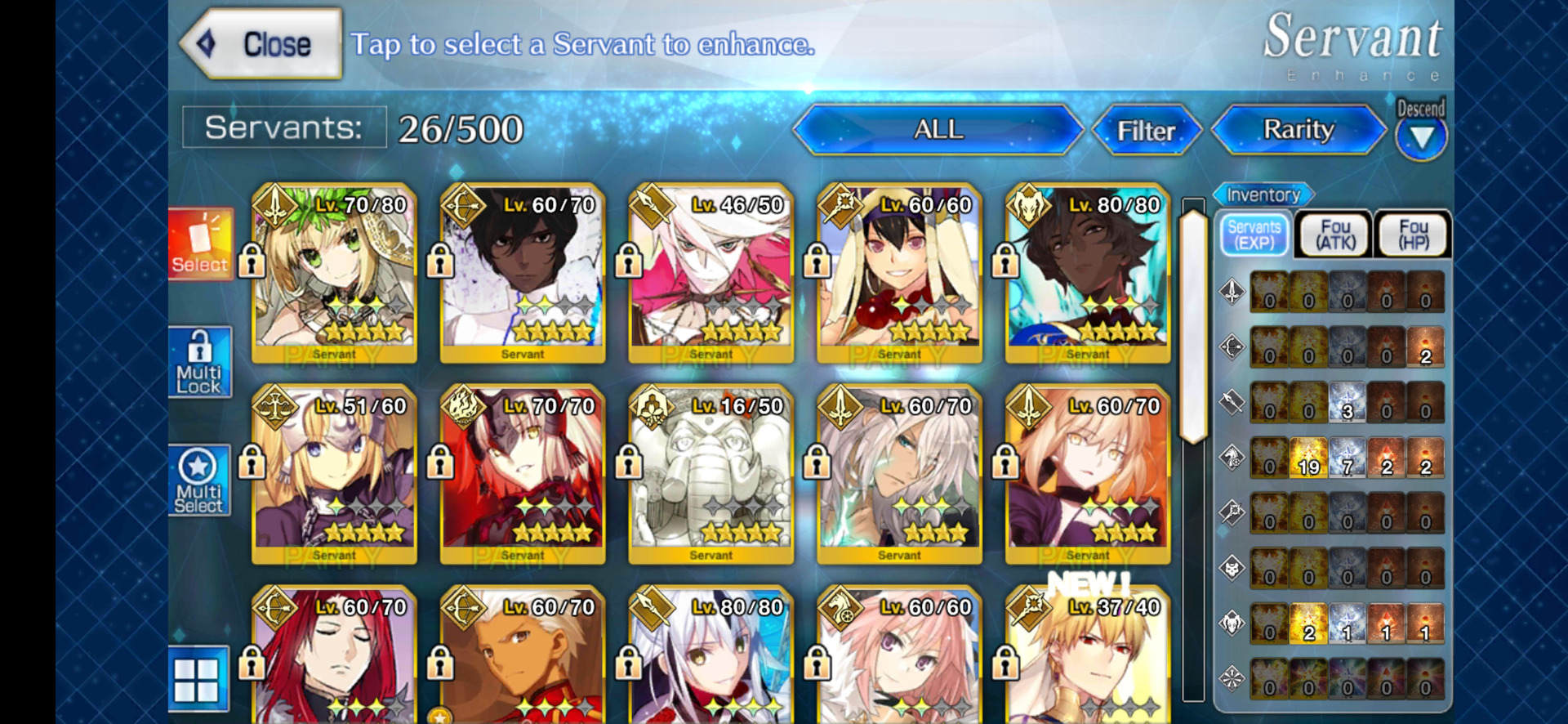
Task: Switch the grid layout view
Action: tap(198, 678)
